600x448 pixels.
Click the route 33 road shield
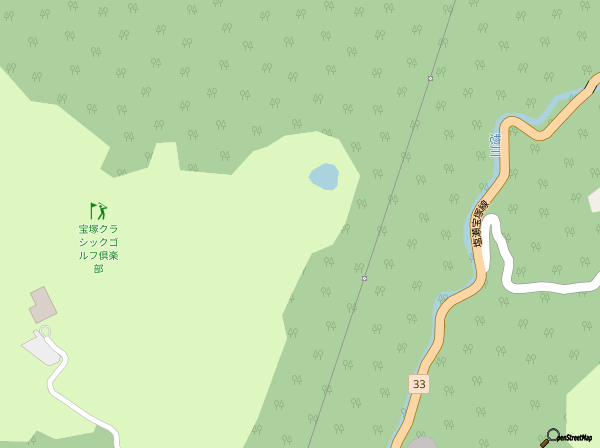(x=418, y=384)
